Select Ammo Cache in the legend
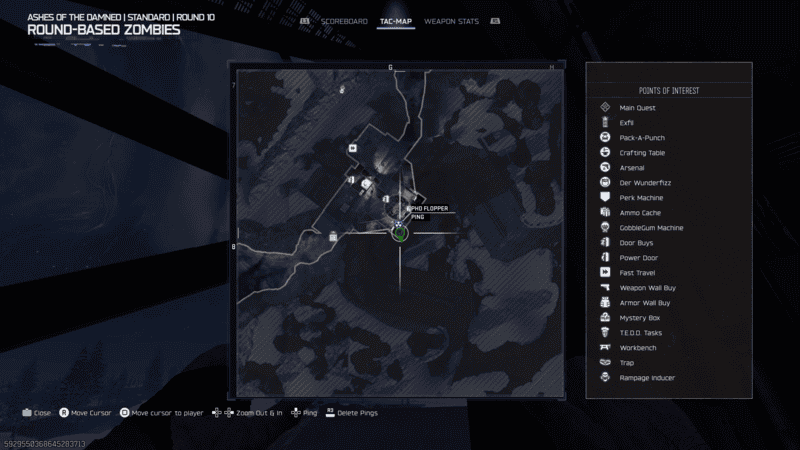 click(x=640, y=212)
